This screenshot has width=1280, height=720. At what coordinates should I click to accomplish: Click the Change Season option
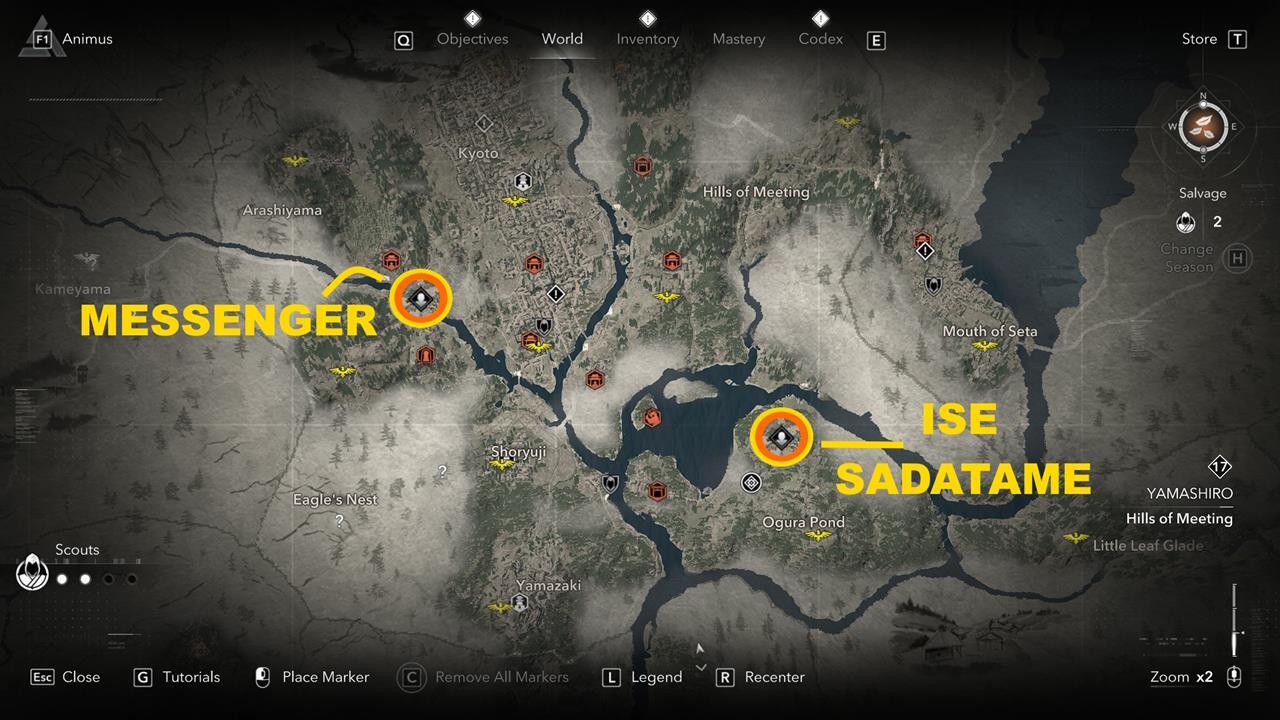(1187, 258)
